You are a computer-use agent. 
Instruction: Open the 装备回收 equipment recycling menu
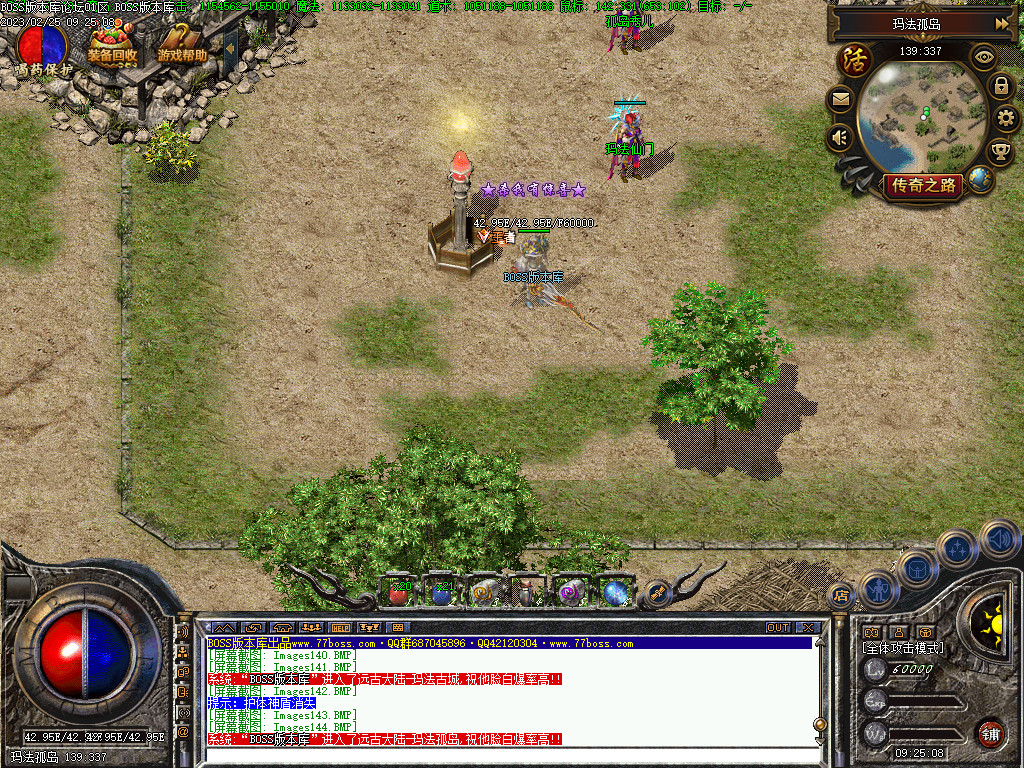[112, 44]
